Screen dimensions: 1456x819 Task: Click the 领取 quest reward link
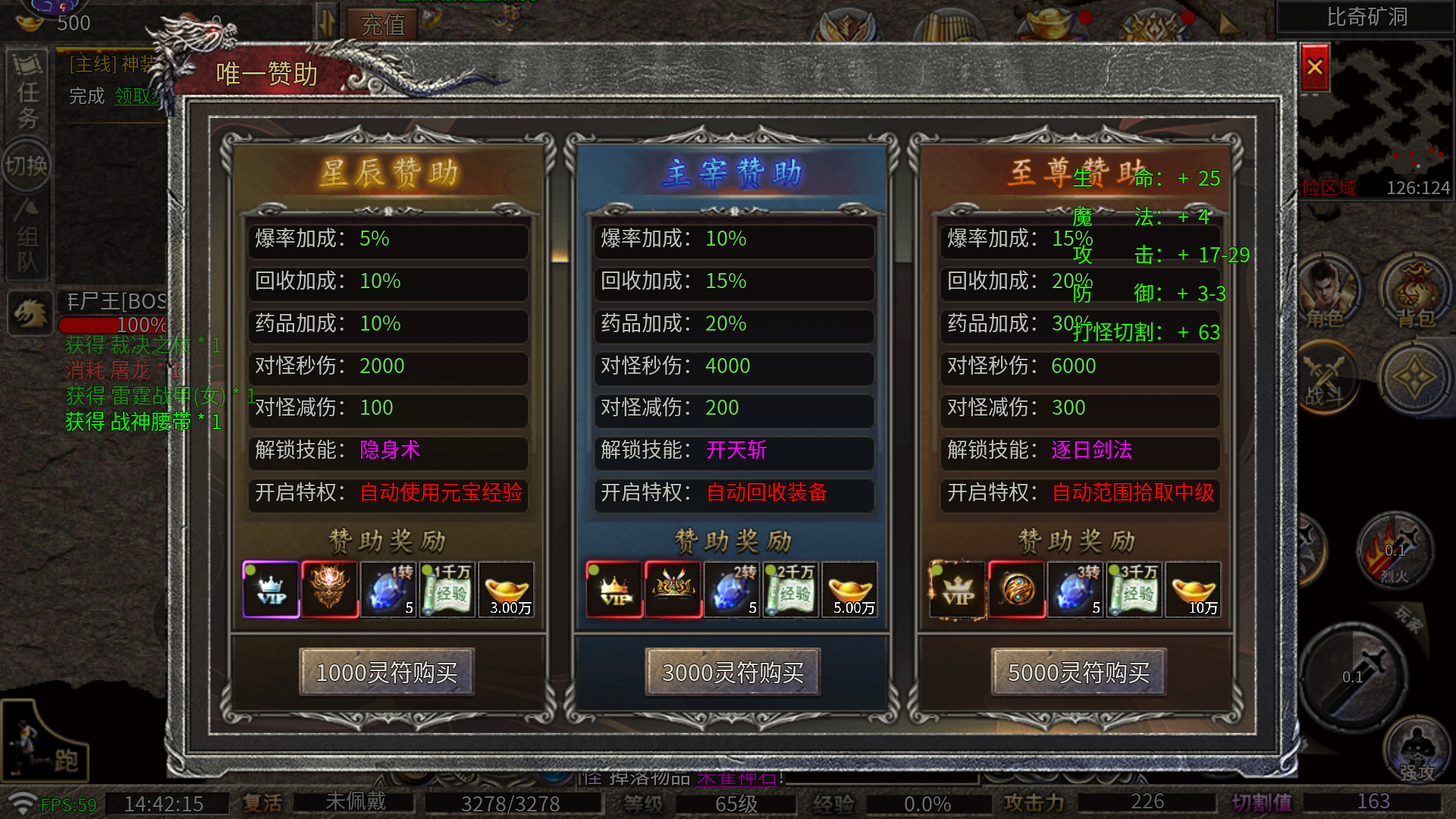136,96
